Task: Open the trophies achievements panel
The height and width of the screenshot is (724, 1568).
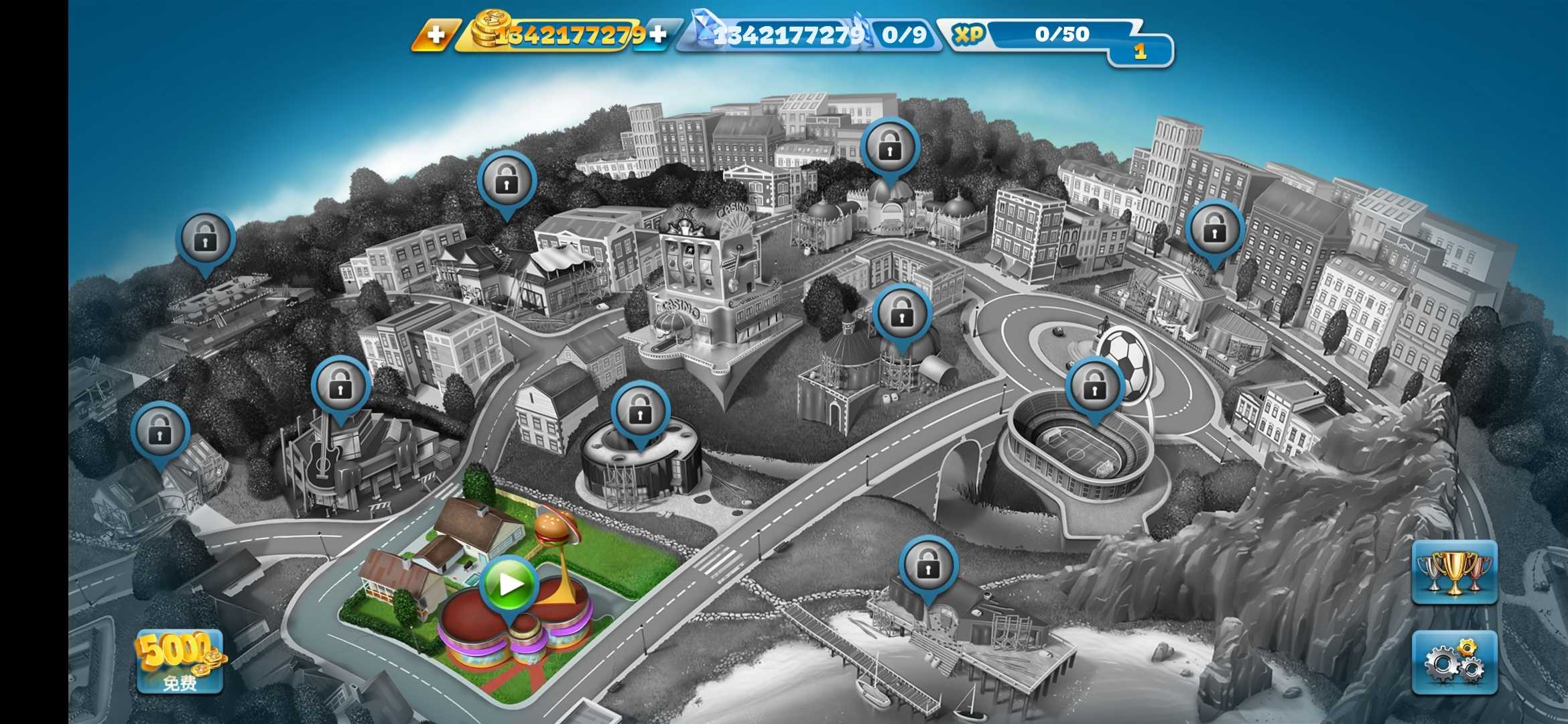Action: 1454,572
